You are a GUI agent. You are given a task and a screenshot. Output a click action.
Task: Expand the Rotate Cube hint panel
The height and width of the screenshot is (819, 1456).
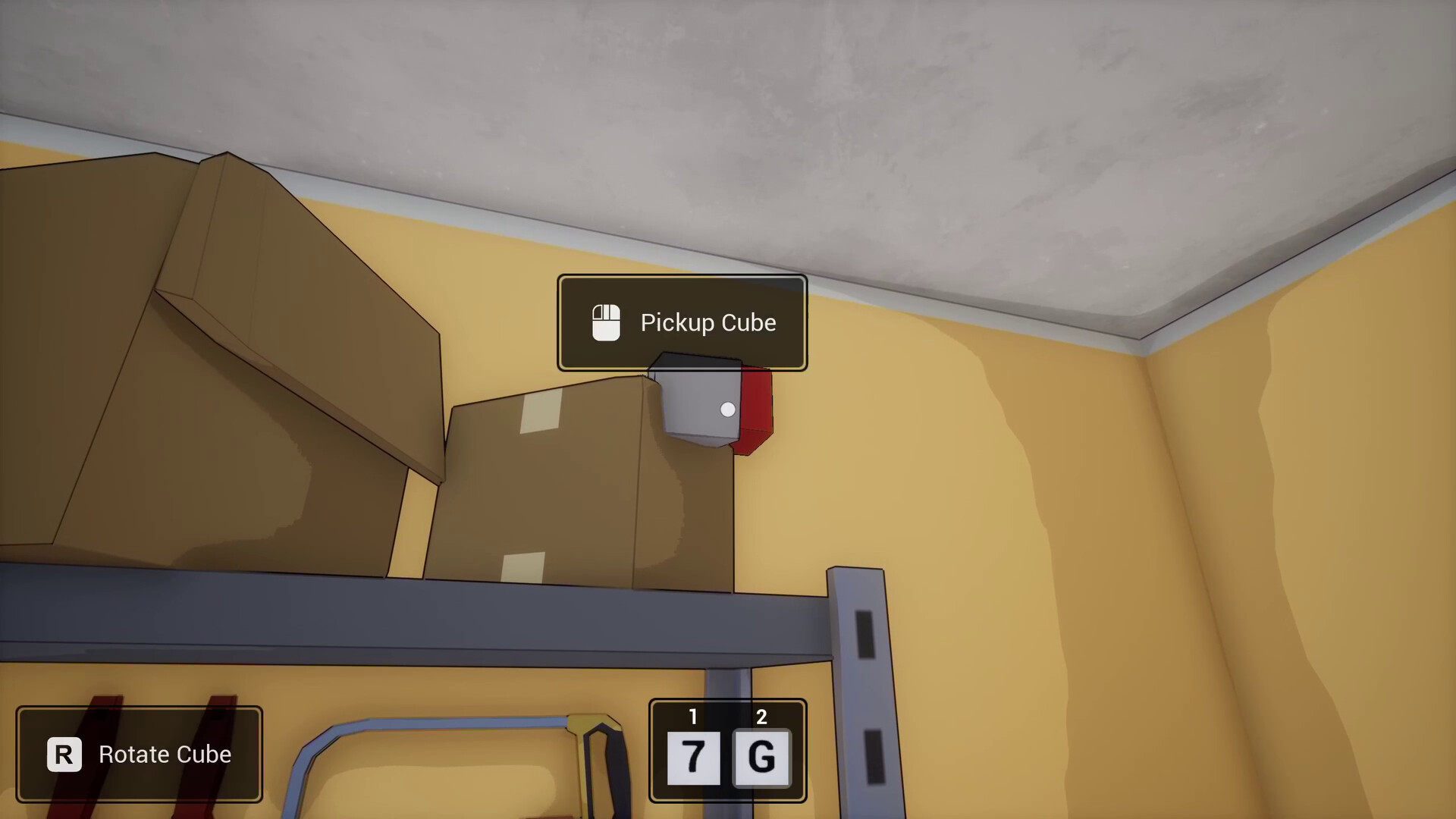(140, 755)
